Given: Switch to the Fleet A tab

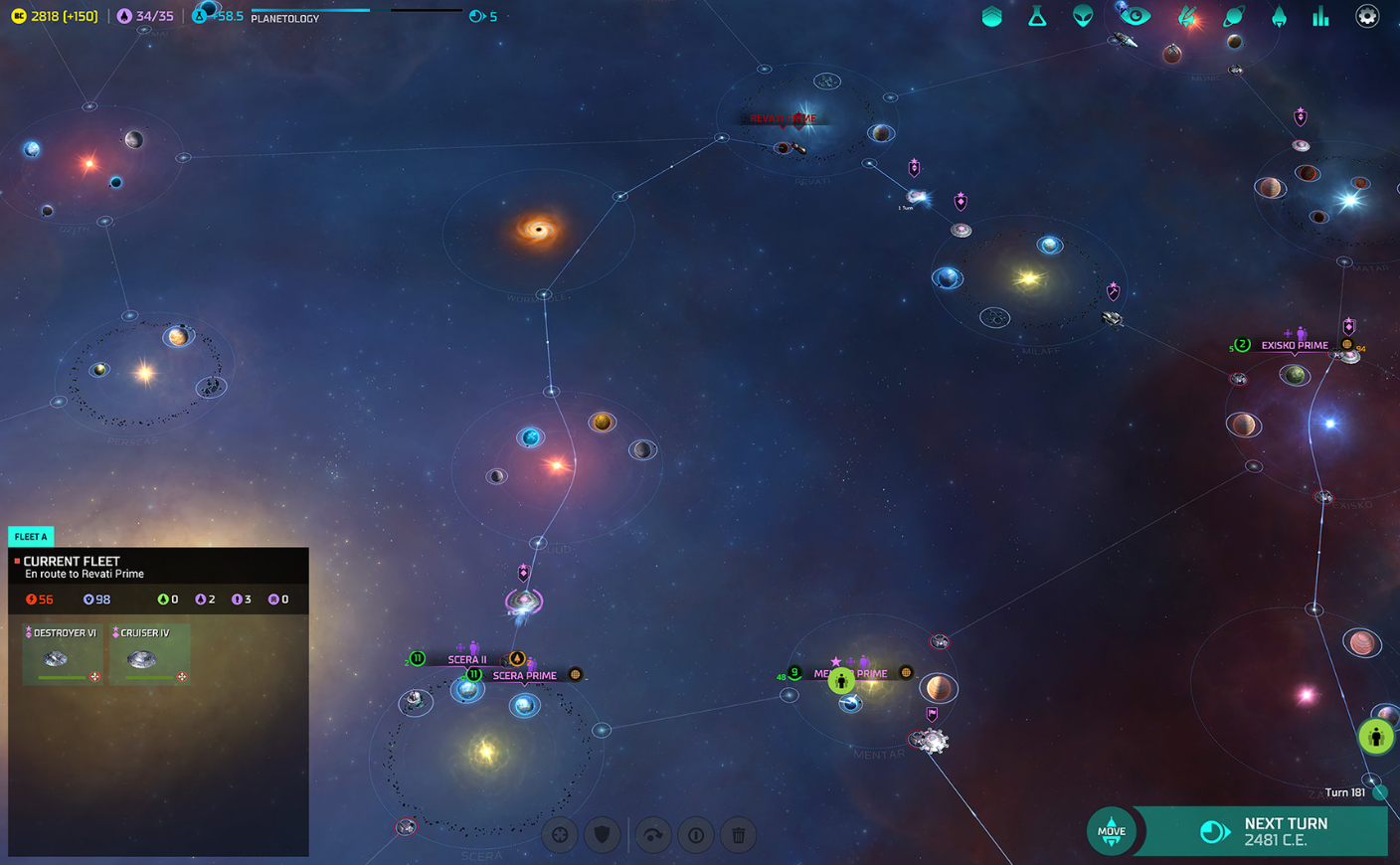Looking at the screenshot, I should pos(31,536).
